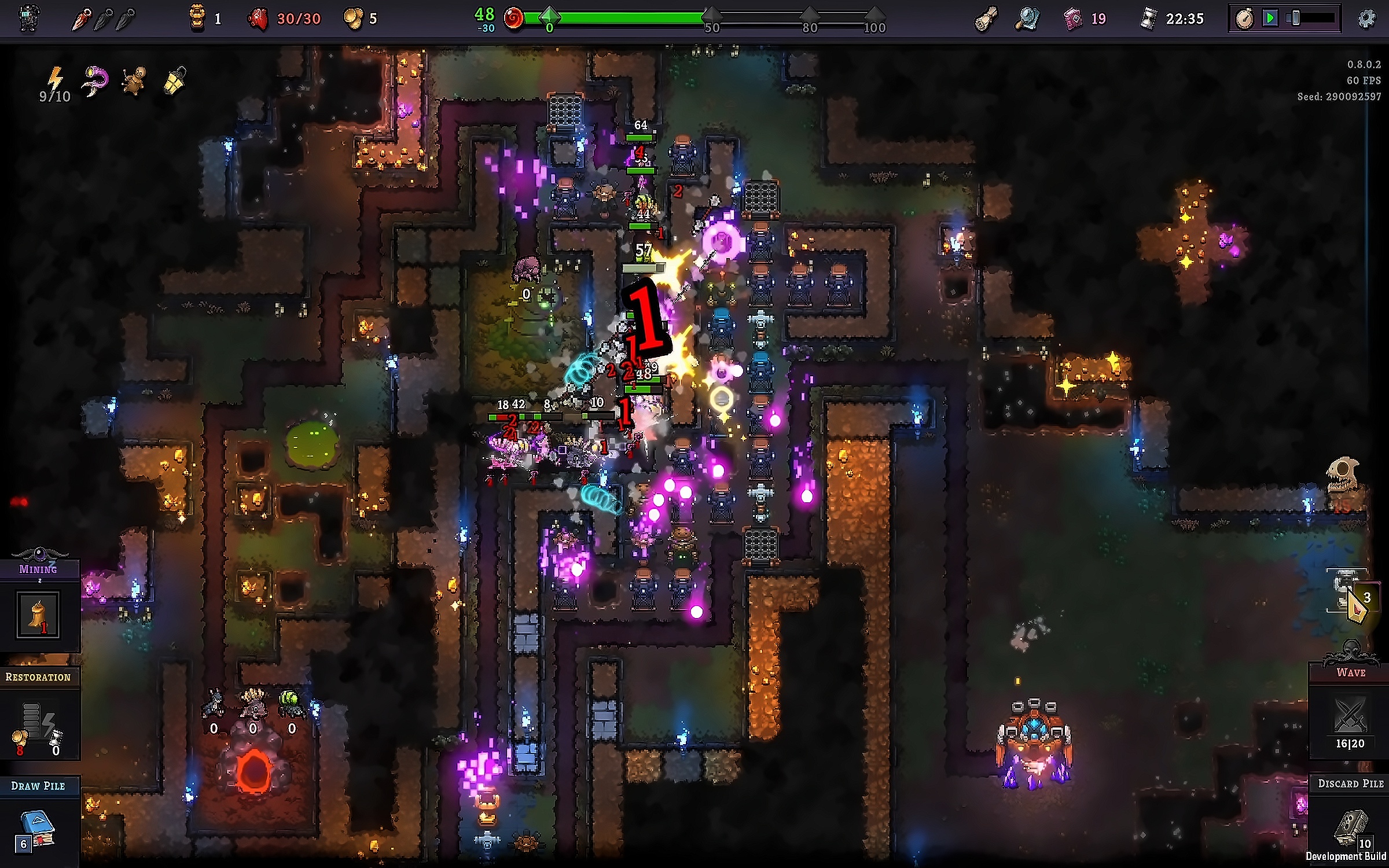Toggle the green play speed button
The image size is (1389, 868).
1270,19
